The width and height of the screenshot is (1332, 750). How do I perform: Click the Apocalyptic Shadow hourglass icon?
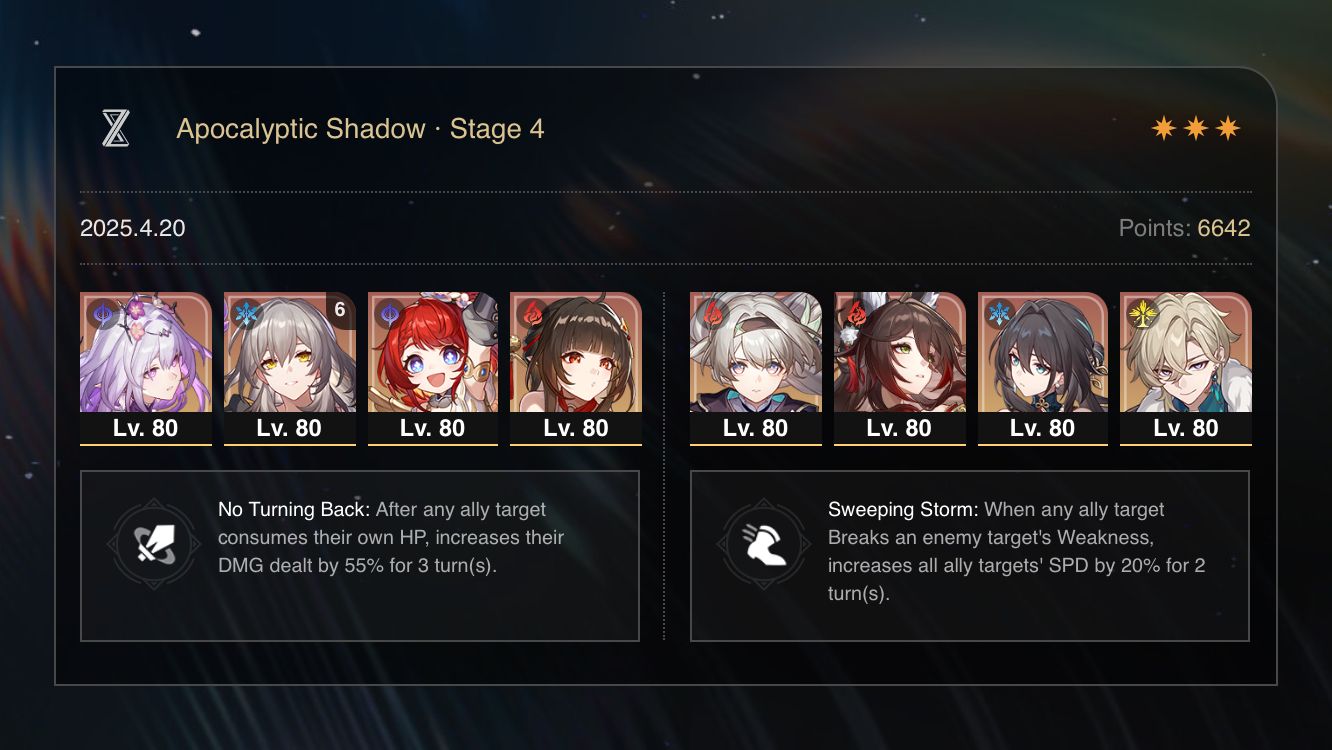coord(120,129)
